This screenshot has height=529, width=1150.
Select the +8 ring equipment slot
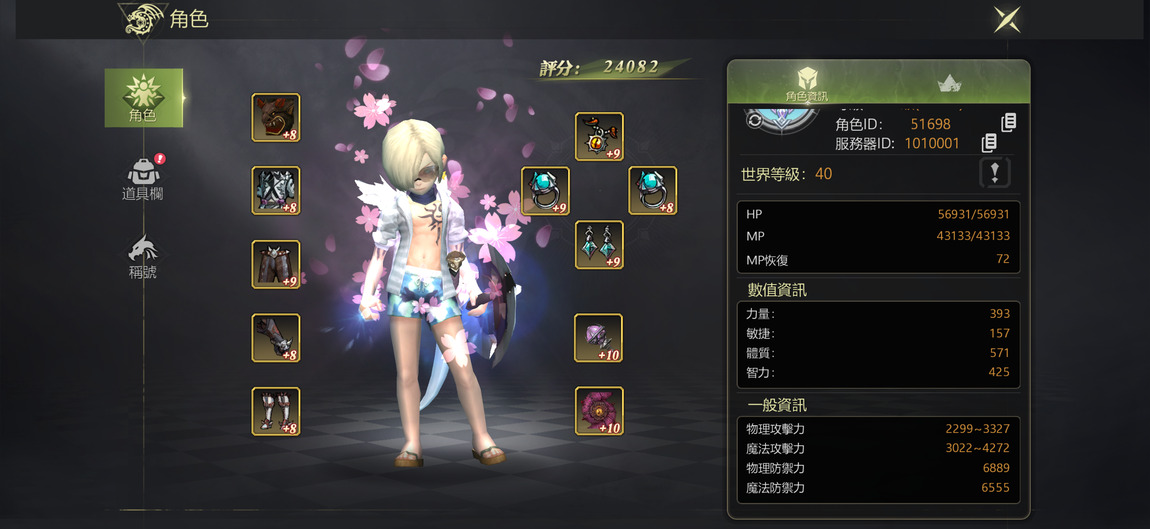point(652,191)
